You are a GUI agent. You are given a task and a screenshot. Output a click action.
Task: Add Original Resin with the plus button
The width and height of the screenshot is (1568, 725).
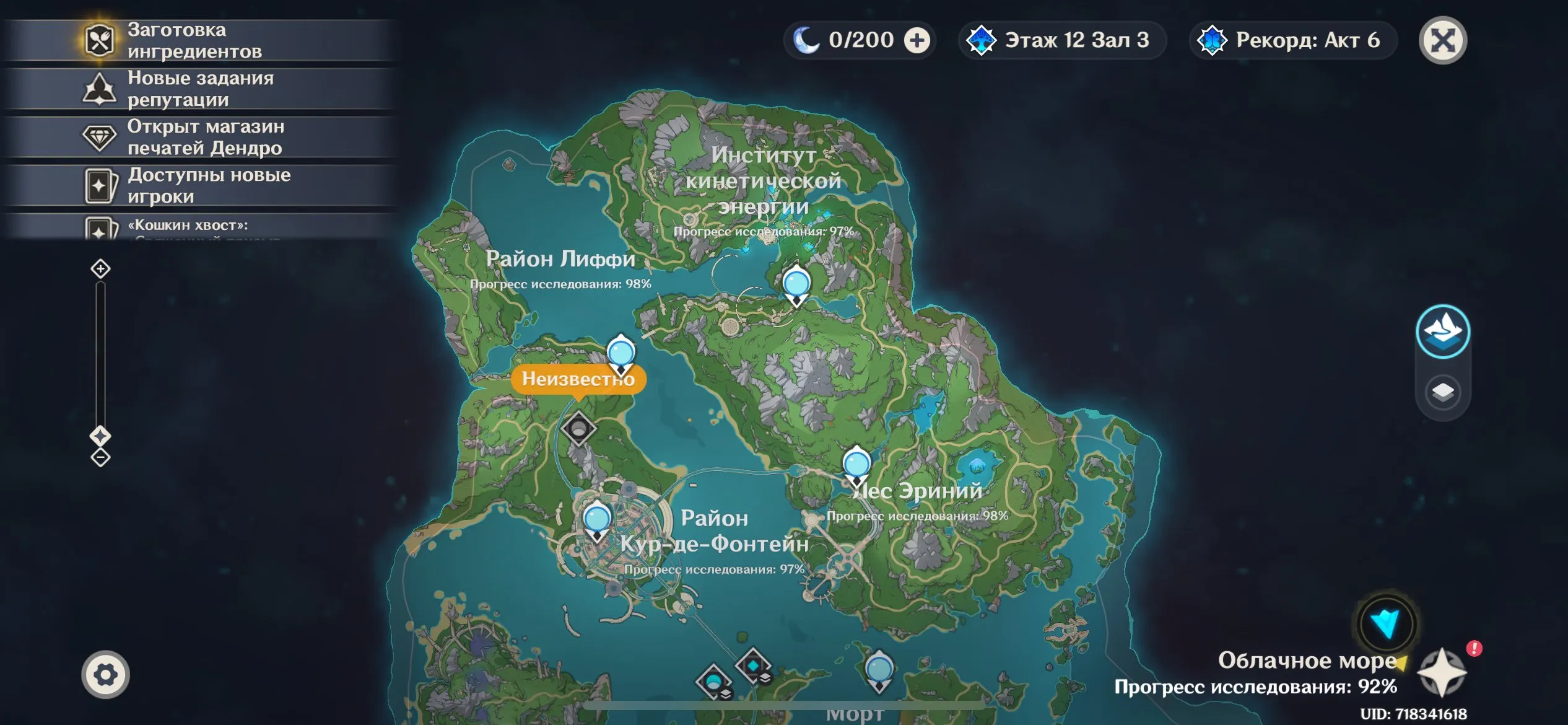(917, 41)
